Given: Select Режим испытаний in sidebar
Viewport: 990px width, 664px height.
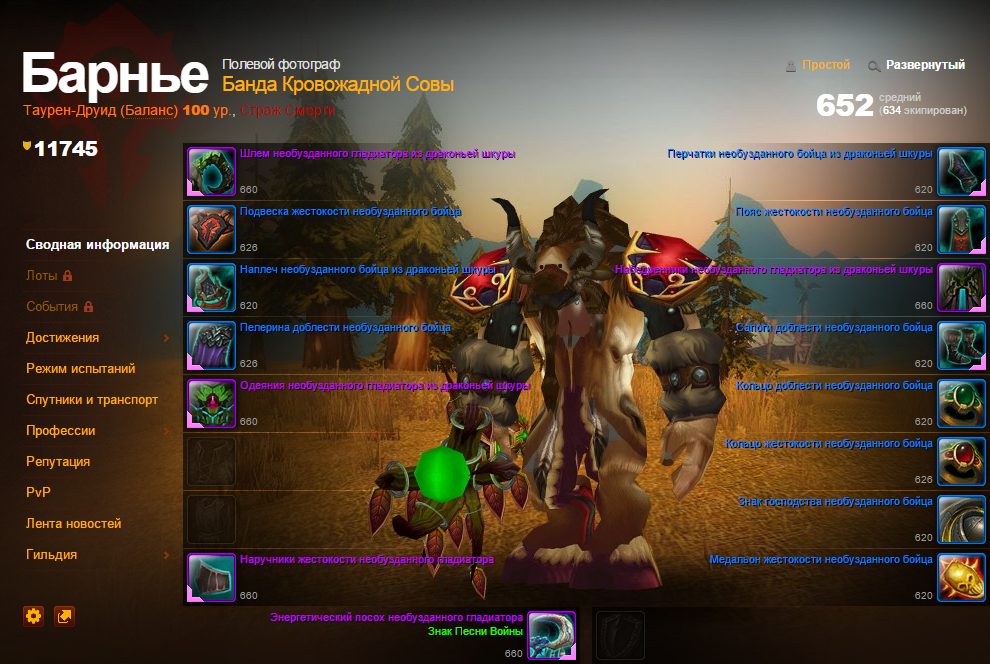Looking at the screenshot, I should point(81,369).
